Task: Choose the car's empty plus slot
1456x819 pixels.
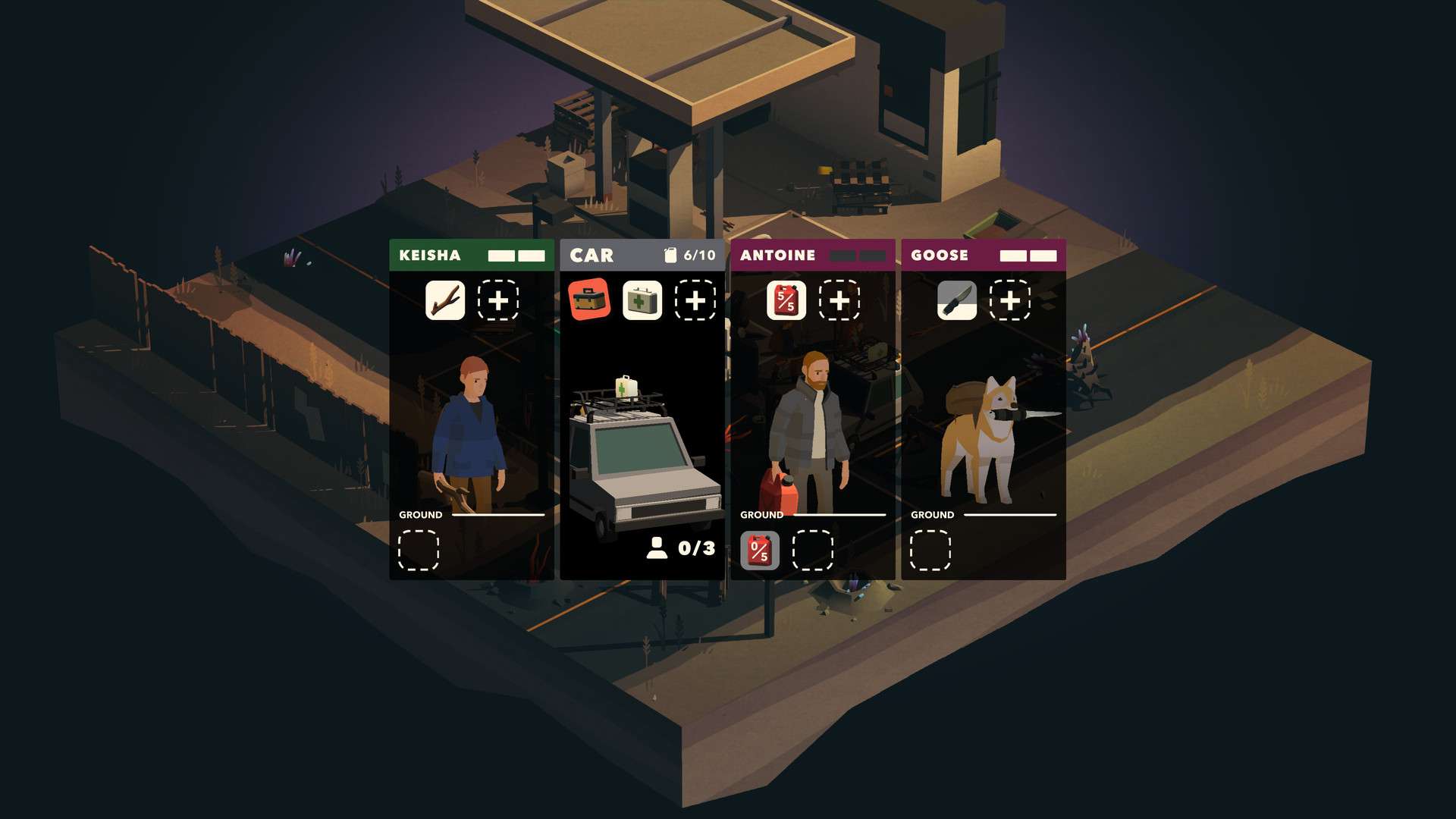Action: tap(695, 300)
